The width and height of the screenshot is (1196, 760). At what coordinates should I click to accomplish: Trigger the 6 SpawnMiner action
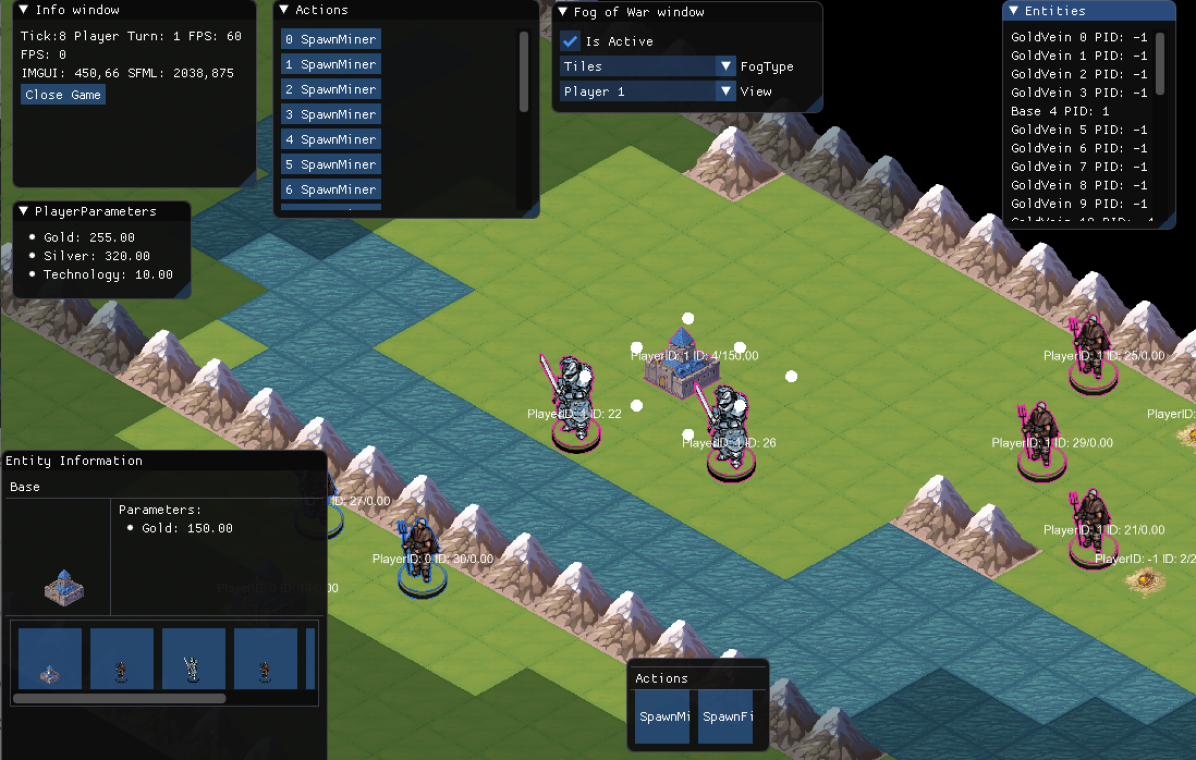(x=331, y=189)
